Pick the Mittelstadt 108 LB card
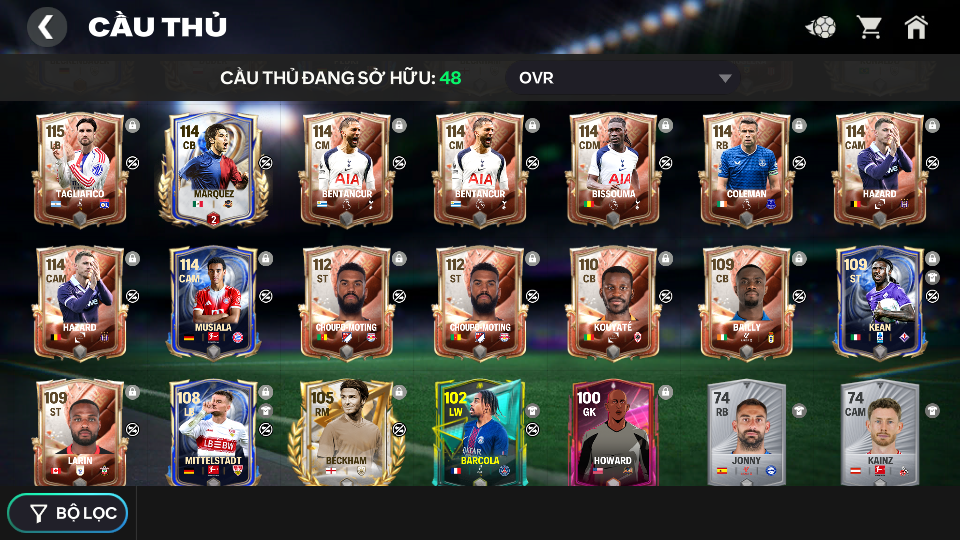This screenshot has height=540, width=960. (x=213, y=432)
